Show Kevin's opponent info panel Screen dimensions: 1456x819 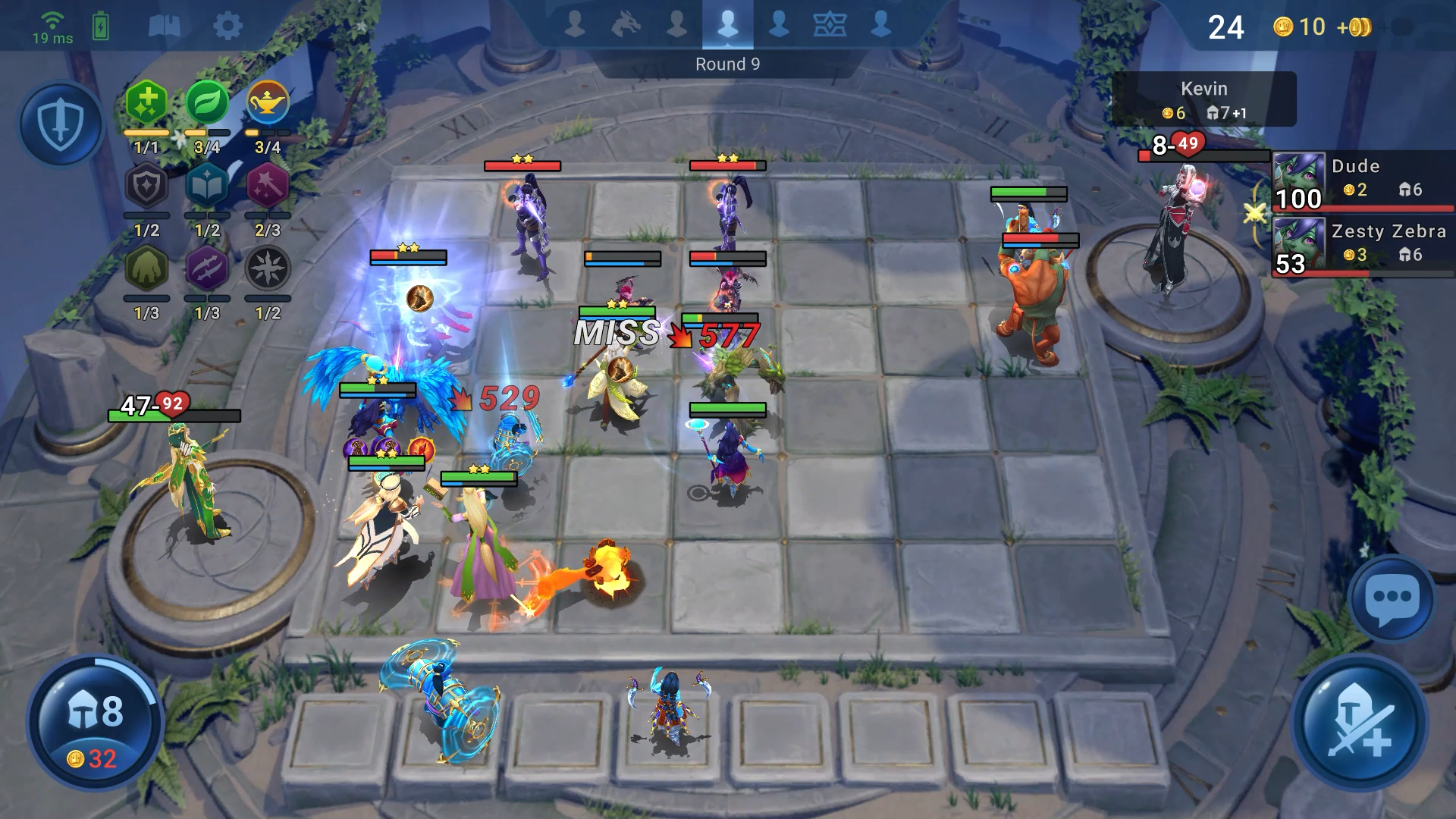pyautogui.click(x=1203, y=99)
